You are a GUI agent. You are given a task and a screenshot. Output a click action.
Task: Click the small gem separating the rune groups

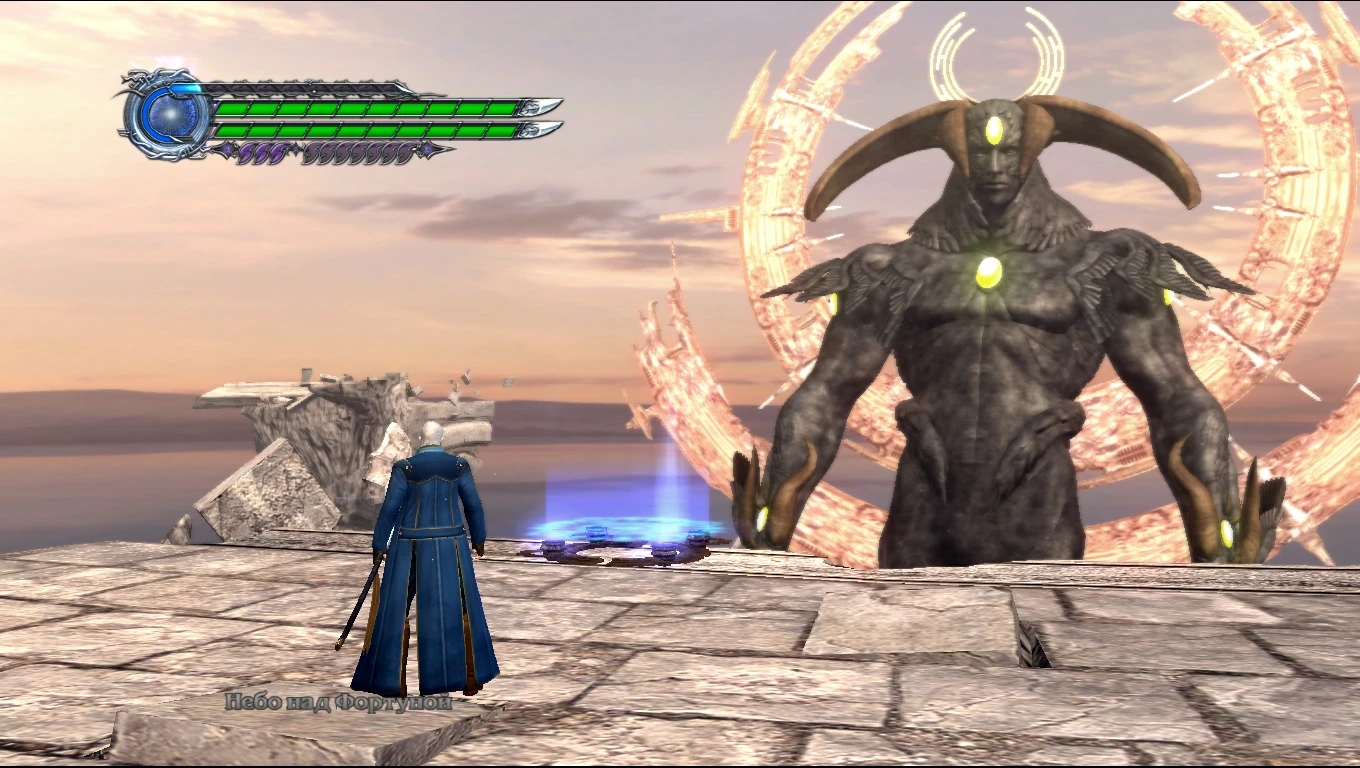[x=296, y=149]
